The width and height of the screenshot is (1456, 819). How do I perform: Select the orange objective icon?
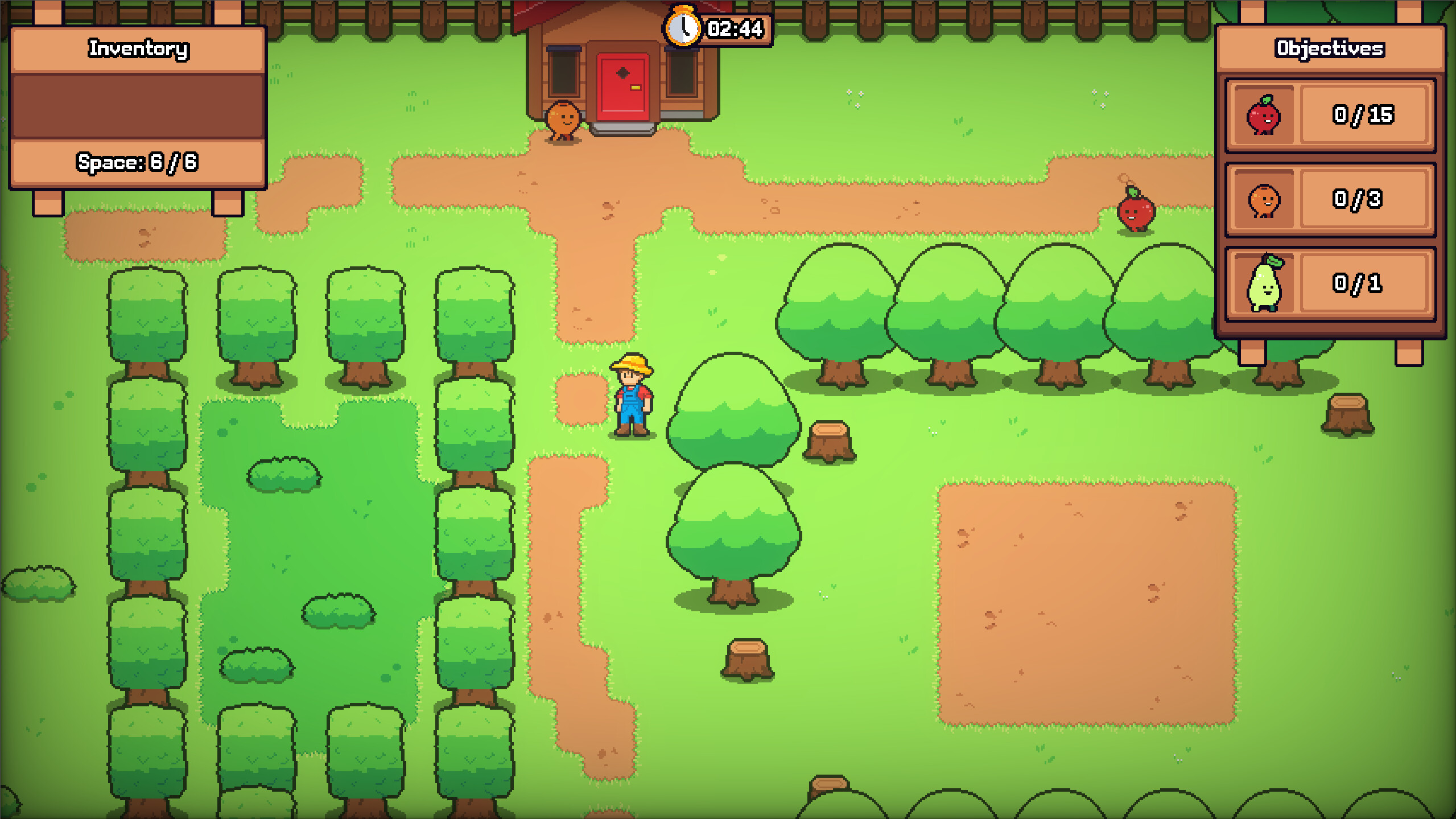pyautogui.click(x=1265, y=200)
